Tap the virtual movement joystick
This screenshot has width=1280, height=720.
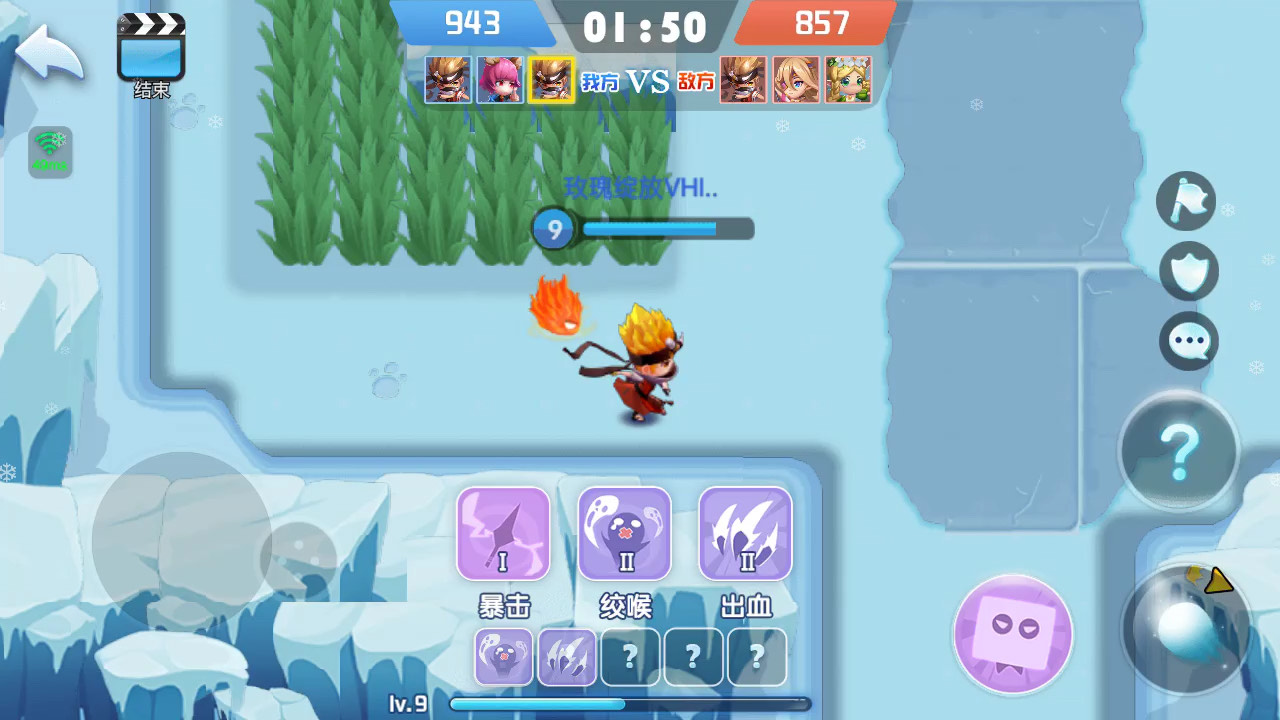click(x=182, y=541)
